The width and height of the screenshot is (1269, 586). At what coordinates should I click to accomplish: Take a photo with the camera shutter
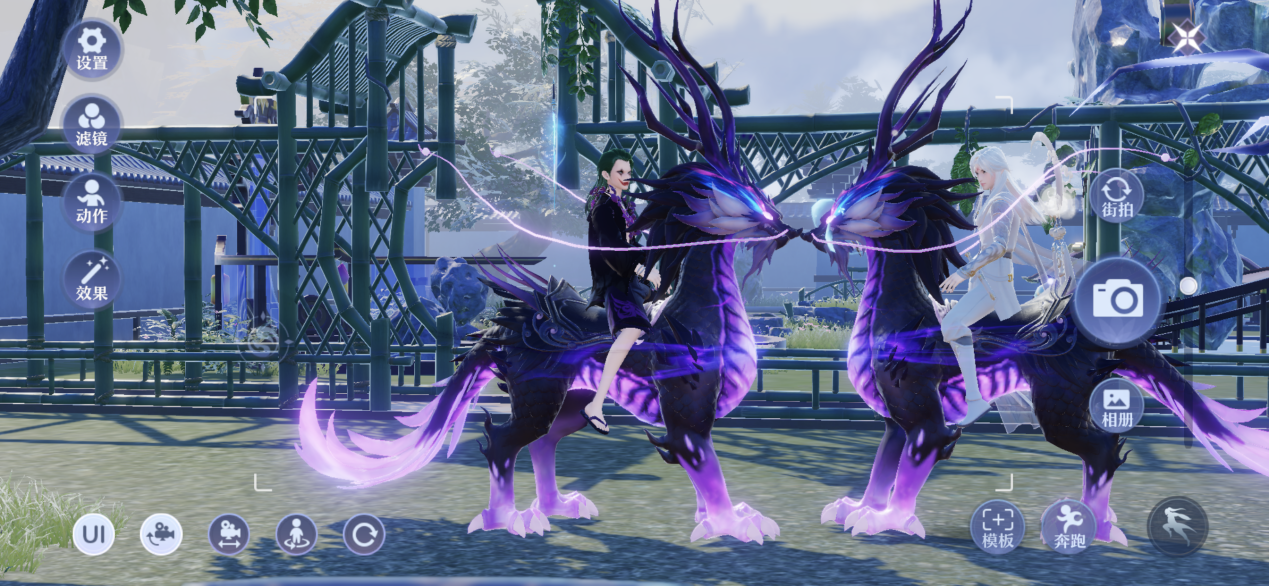tap(1117, 298)
